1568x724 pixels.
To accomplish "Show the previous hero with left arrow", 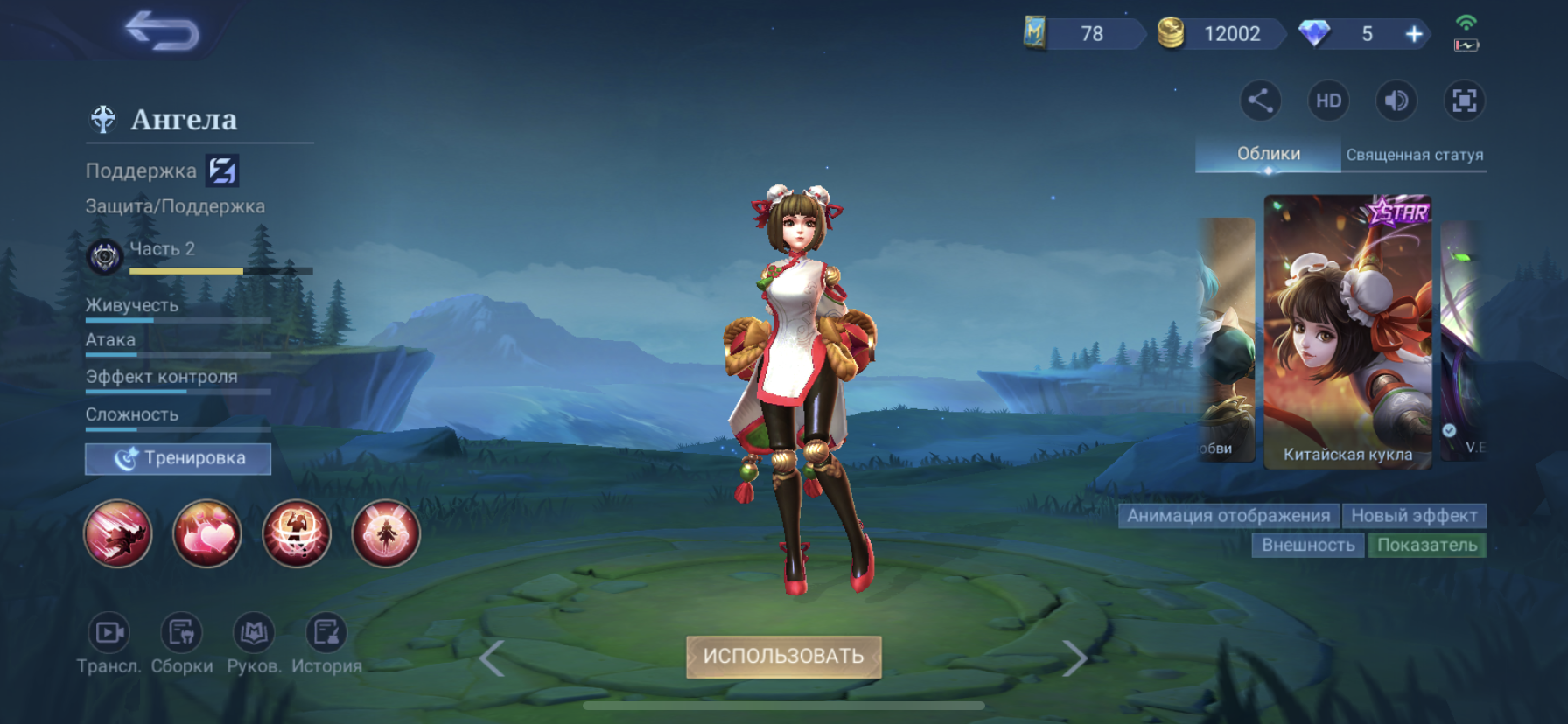I will tap(492, 658).
